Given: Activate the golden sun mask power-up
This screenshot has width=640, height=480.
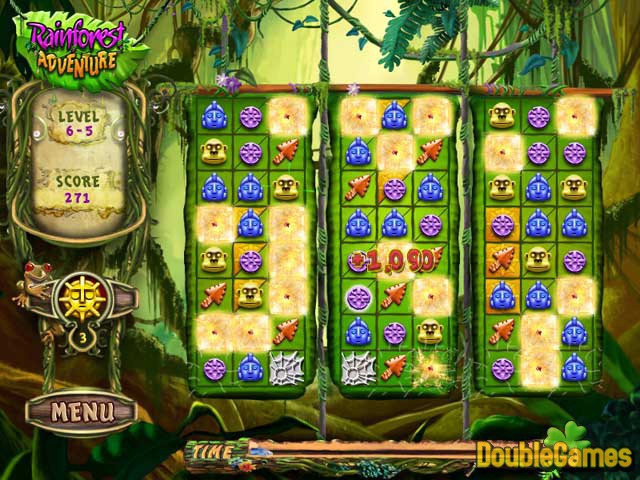Looking at the screenshot, I should coord(81,295).
